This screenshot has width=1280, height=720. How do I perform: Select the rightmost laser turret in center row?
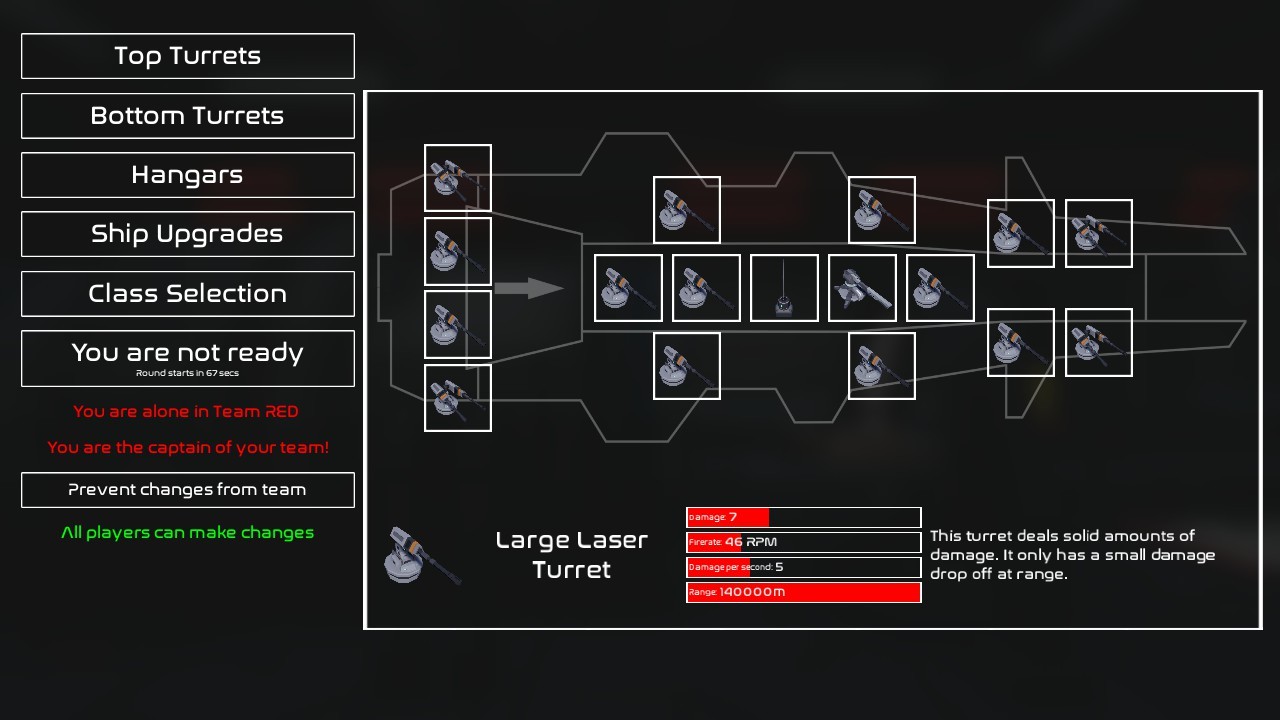click(x=939, y=288)
